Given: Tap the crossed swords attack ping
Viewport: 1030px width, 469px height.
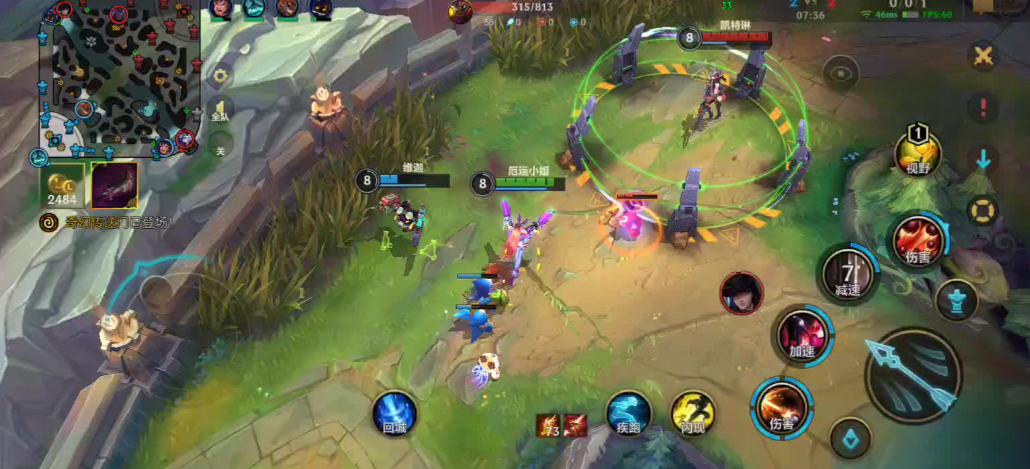Looking at the screenshot, I should pos(984,56).
